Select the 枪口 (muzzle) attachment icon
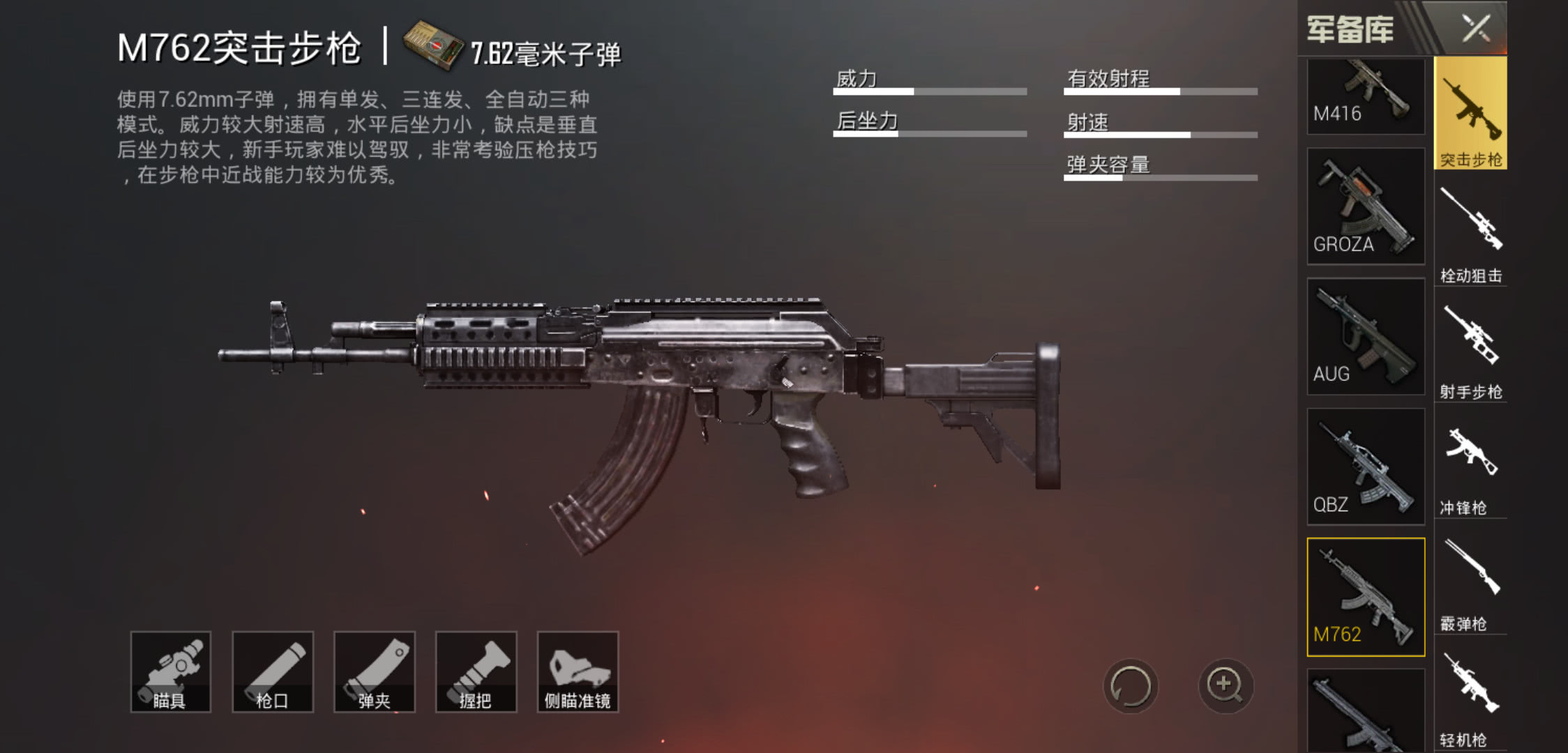The width and height of the screenshot is (1568, 753). tap(273, 671)
